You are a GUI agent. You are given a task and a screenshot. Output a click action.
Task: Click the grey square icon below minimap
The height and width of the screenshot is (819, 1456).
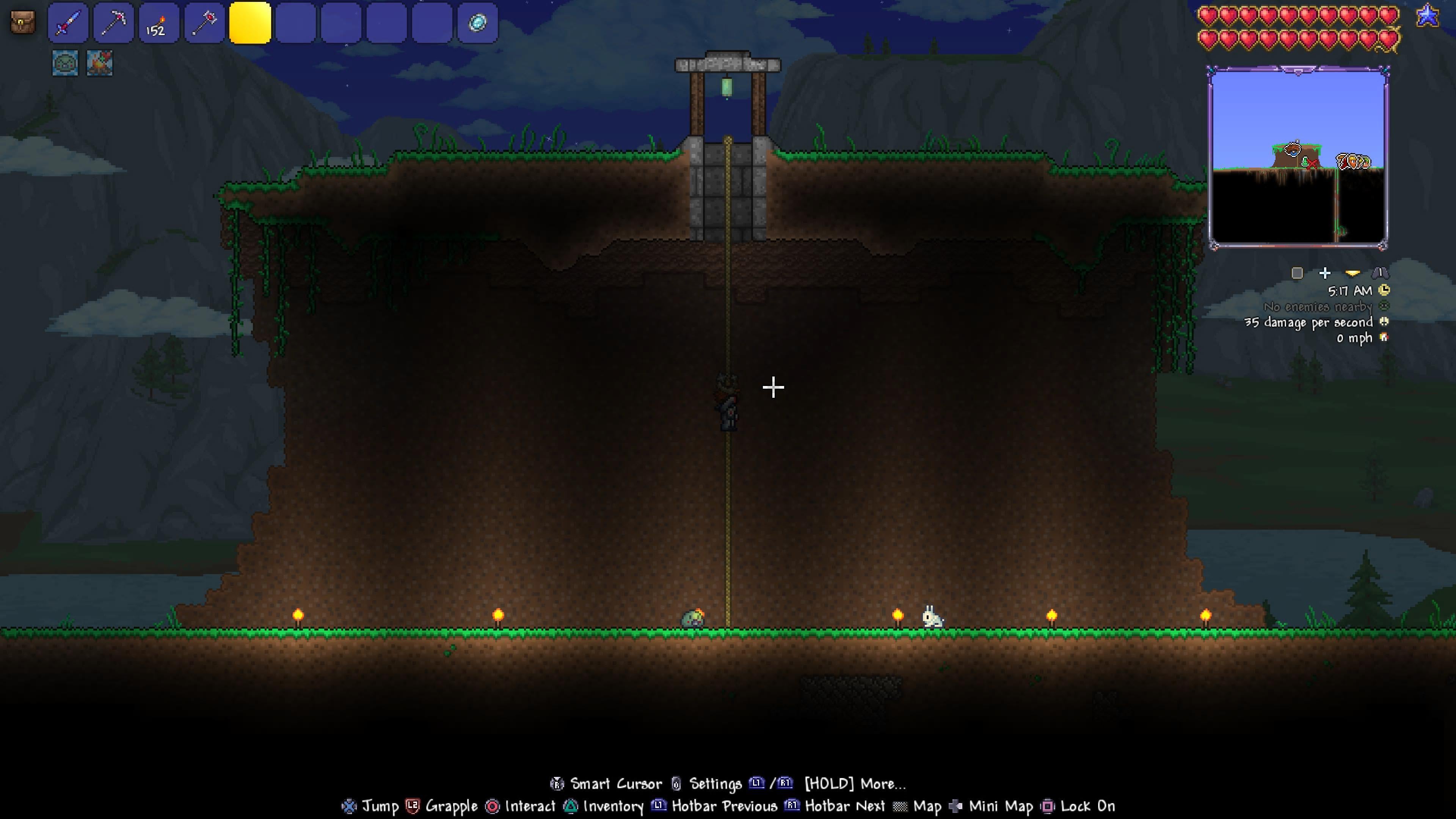click(1297, 273)
